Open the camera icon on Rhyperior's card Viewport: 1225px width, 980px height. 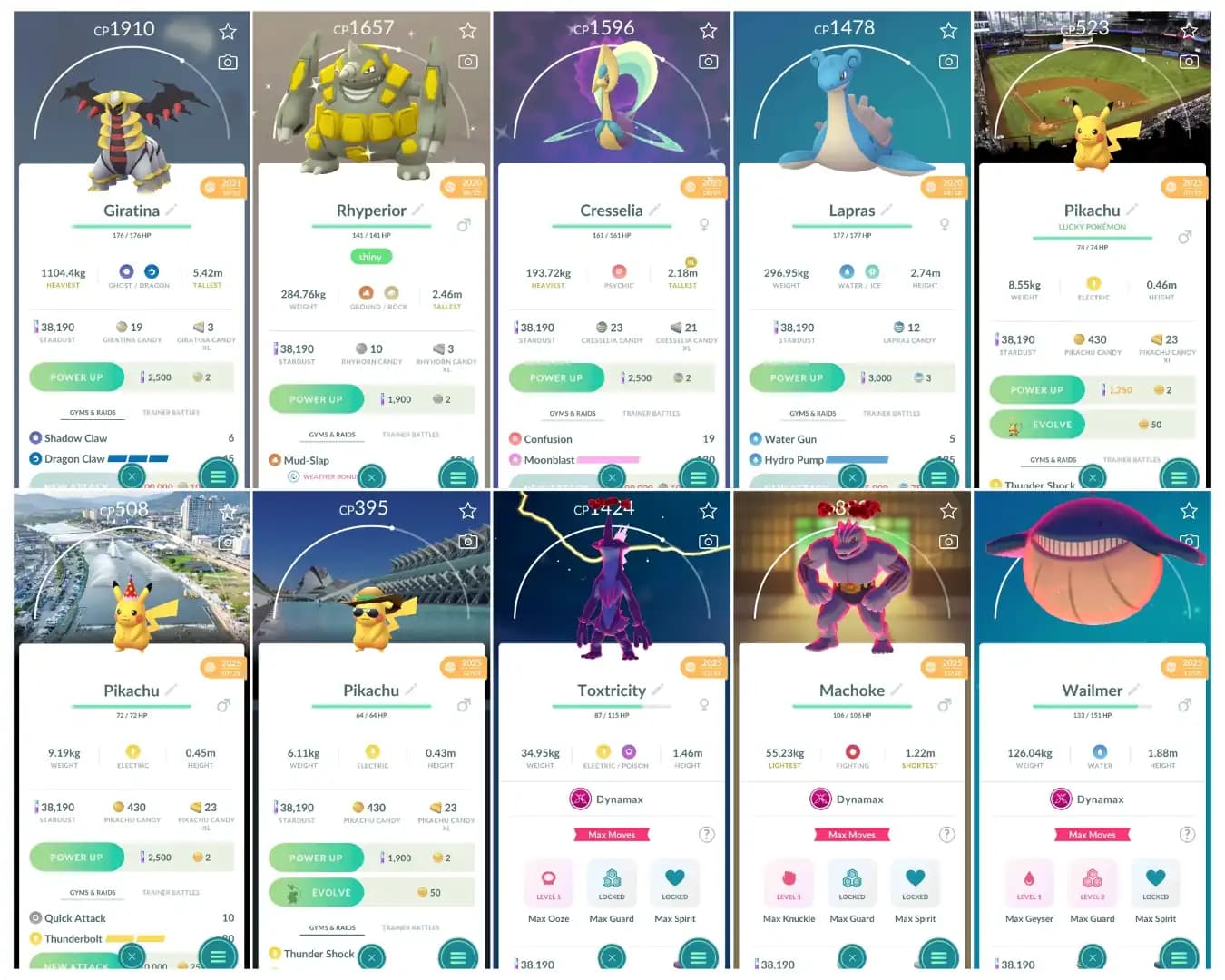pyautogui.click(x=468, y=61)
